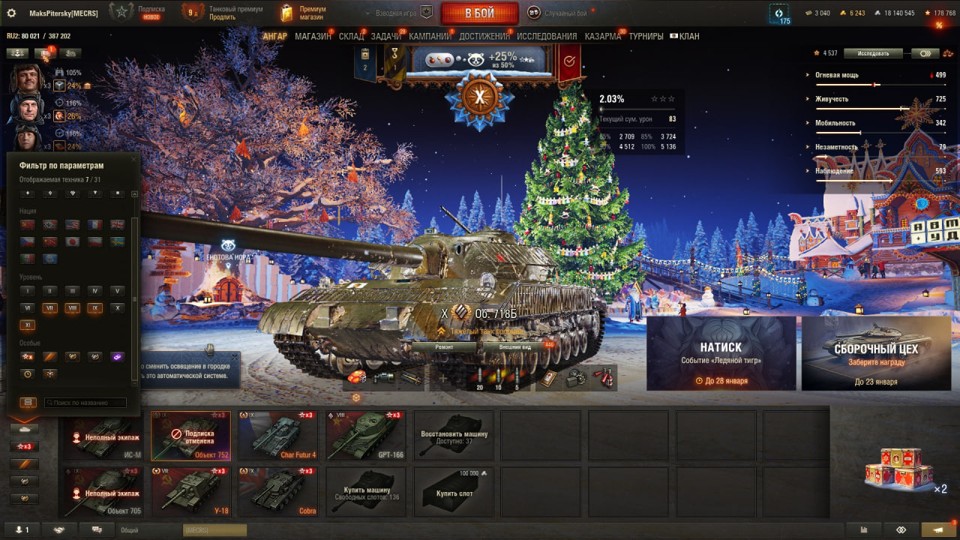Go to the ЗАДАЧИ tab
This screenshot has height=540, width=960.
pos(386,37)
